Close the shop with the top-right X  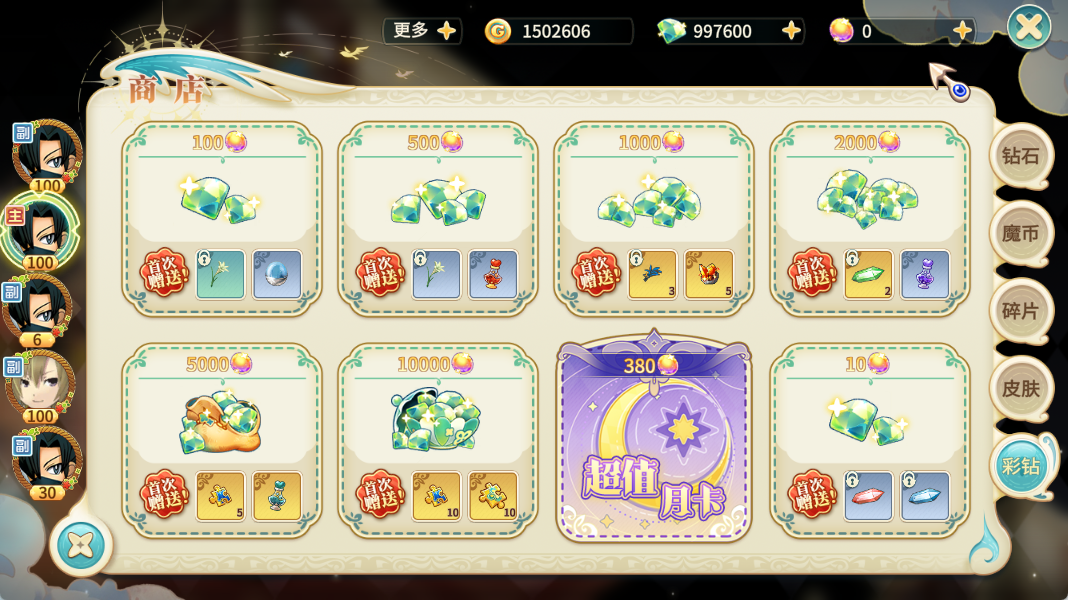coord(1028,27)
